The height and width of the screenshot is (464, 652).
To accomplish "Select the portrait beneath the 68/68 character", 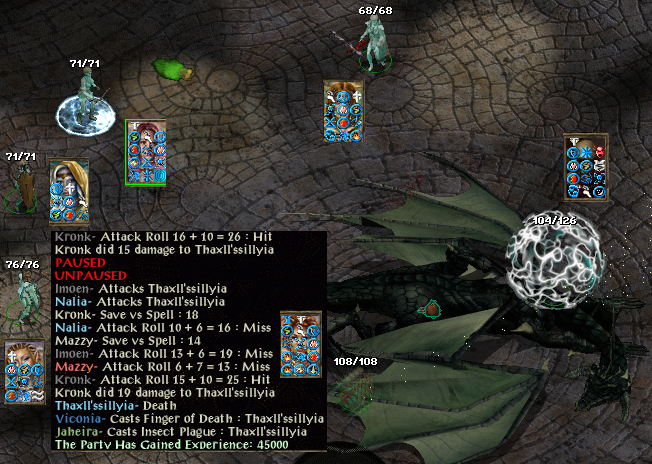I will coord(343,112).
